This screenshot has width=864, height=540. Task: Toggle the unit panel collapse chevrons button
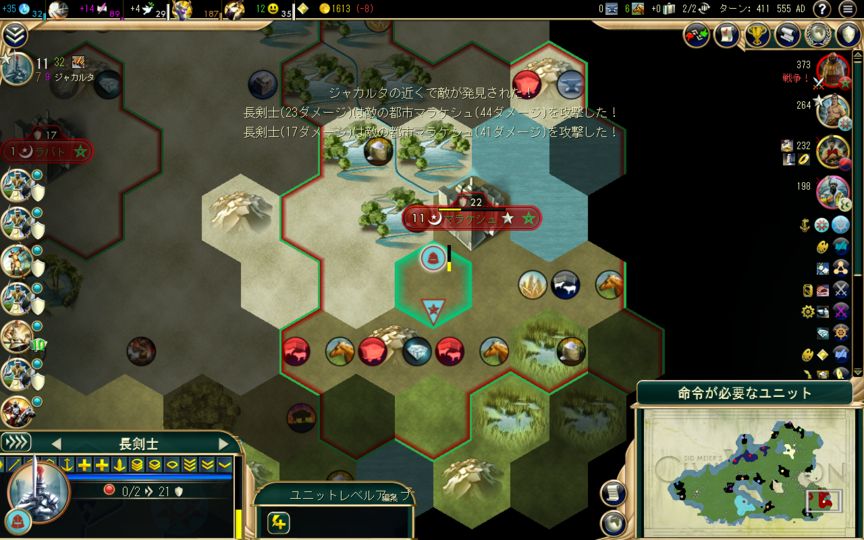point(17,442)
